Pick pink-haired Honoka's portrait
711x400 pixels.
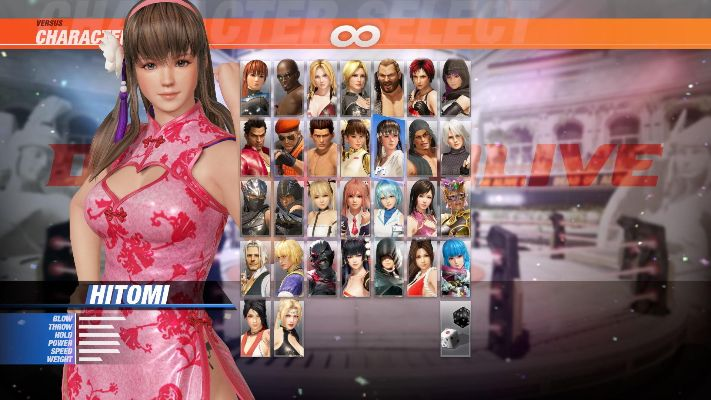click(x=355, y=207)
